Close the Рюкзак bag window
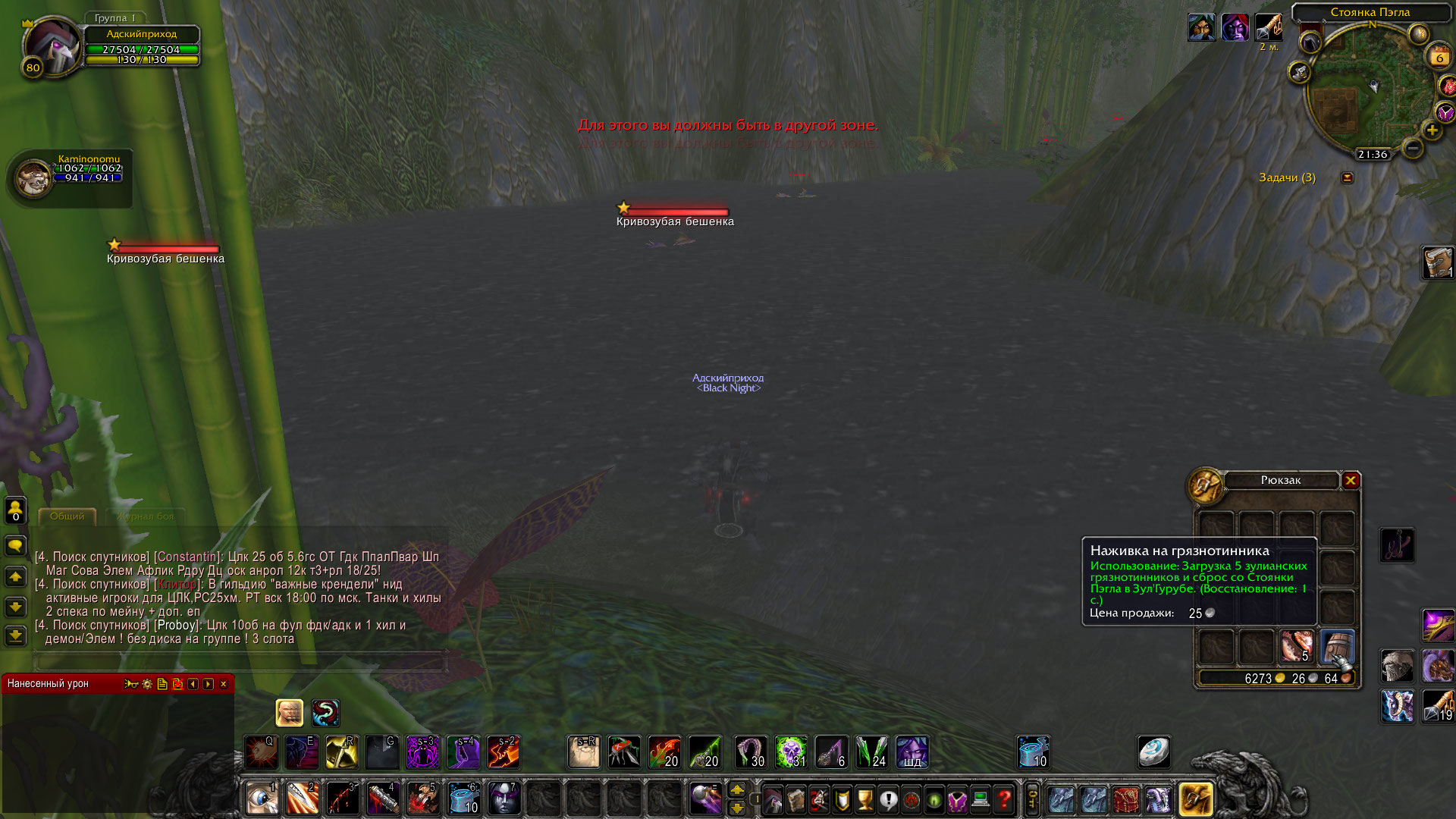The height and width of the screenshot is (819, 1456). coord(1351,481)
